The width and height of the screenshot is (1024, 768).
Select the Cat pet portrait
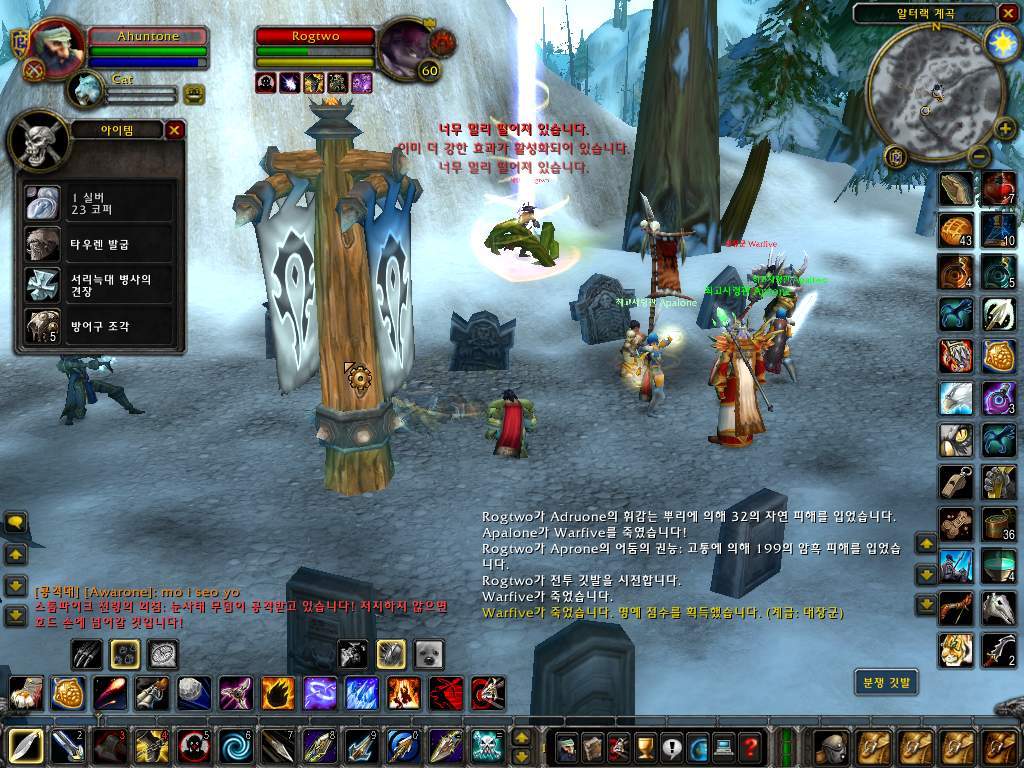(86, 90)
